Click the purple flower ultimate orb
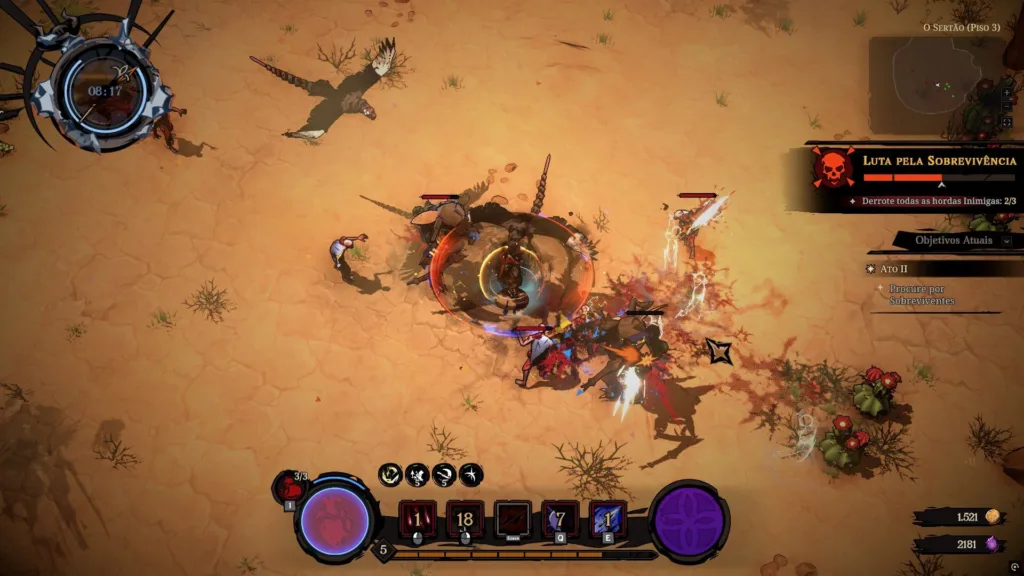This screenshot has height=576, width=1024. [x=689, y=521]
